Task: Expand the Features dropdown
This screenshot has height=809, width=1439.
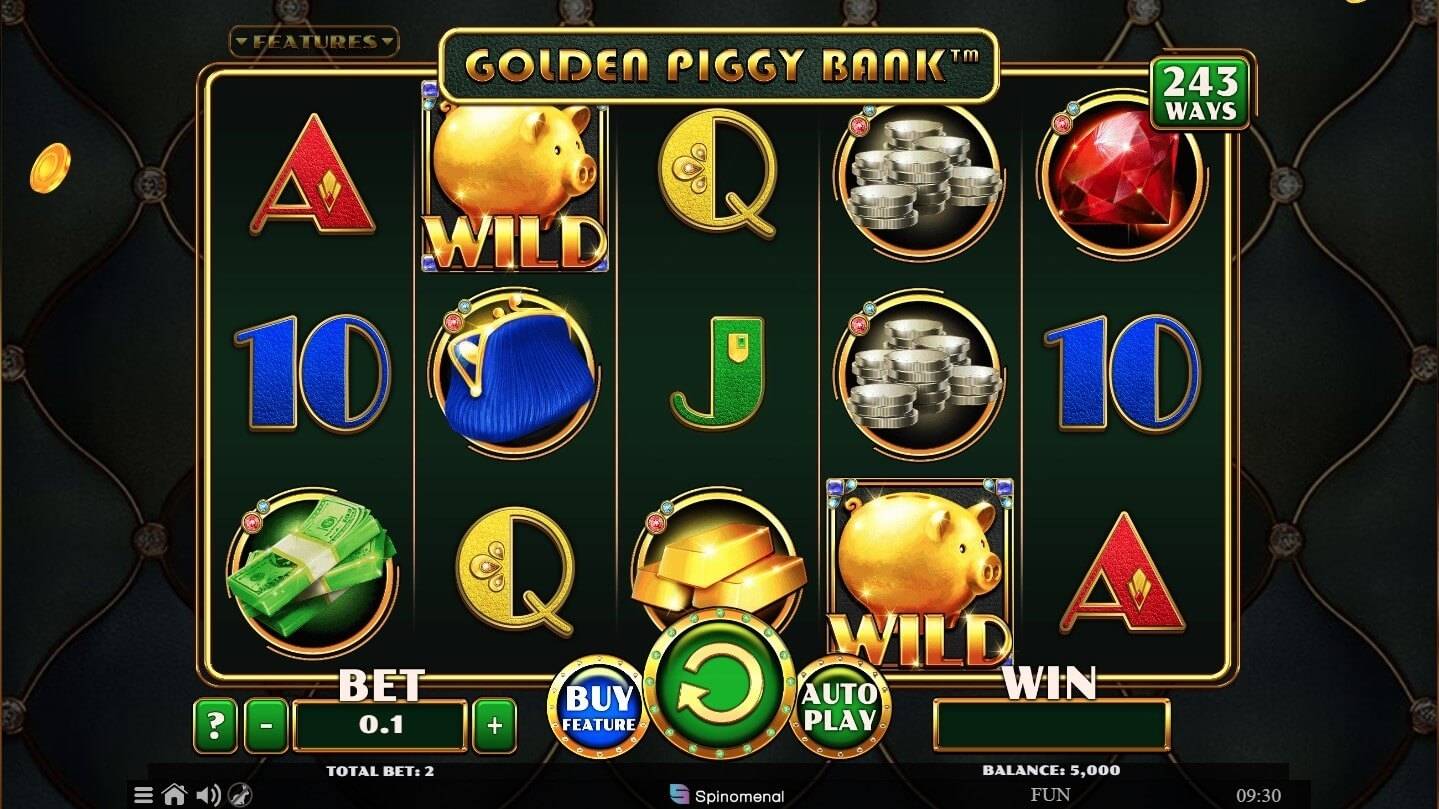Action: pyautogui.click(x=315, y=42)
